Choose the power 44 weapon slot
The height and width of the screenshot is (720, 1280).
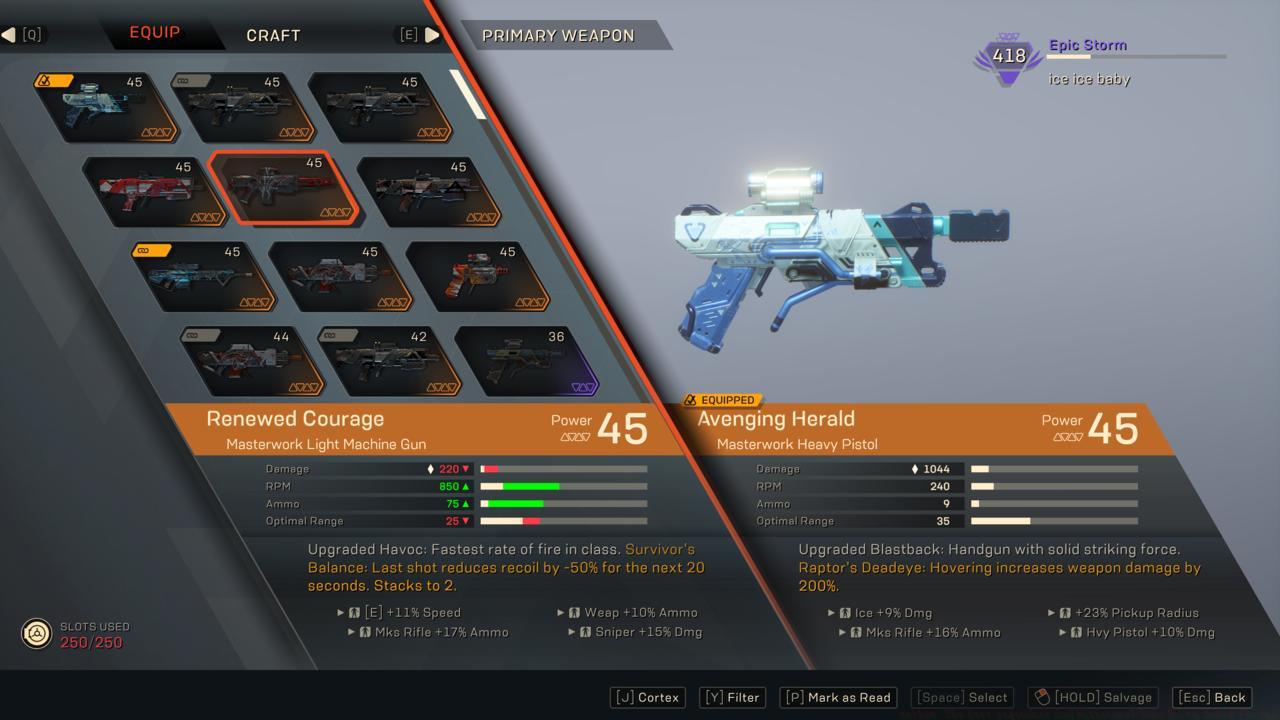[252, 360]
